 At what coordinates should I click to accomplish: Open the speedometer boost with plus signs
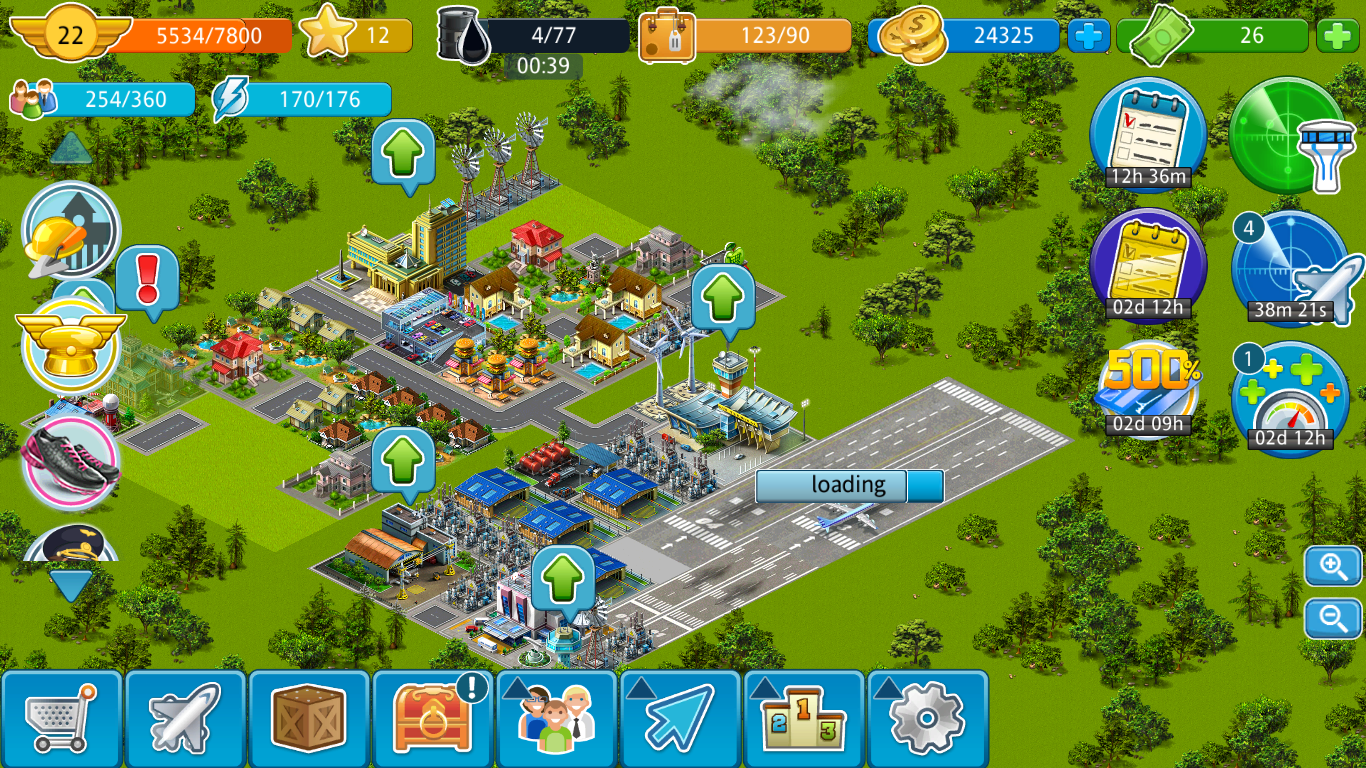coord(1290,397)
